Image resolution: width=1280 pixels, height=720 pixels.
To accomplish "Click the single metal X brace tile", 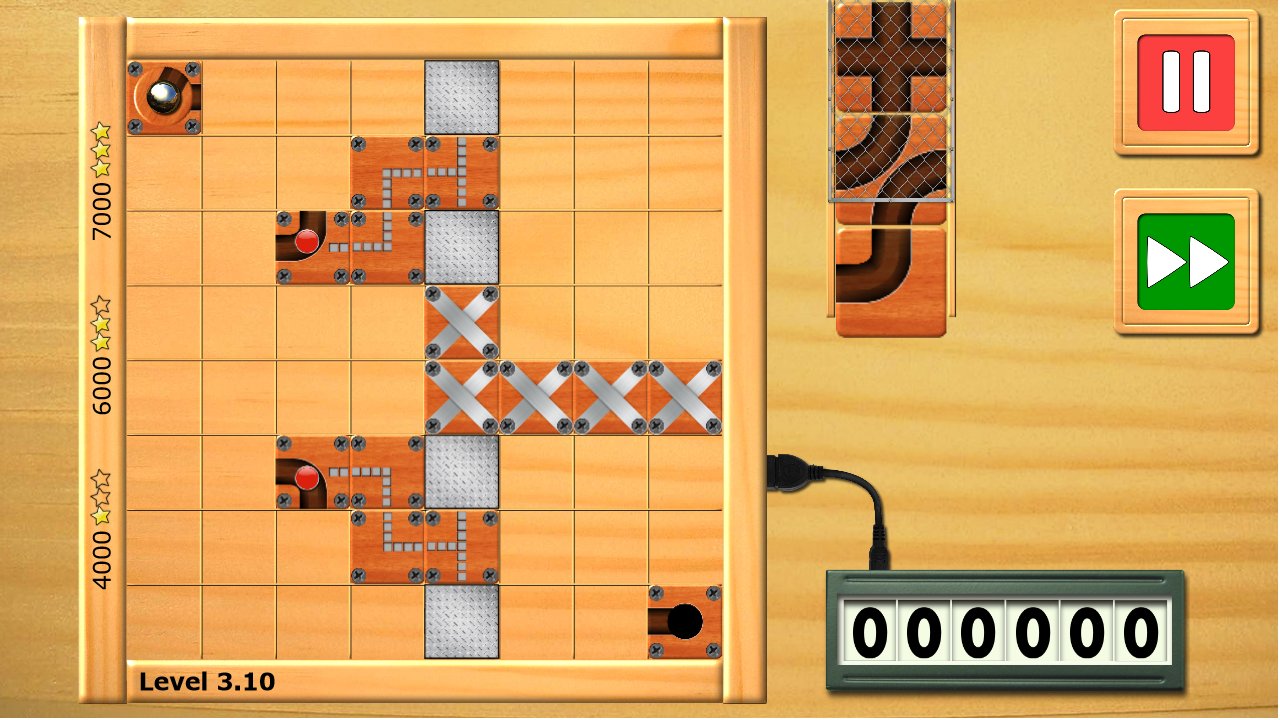I will (x=460, y=322).
